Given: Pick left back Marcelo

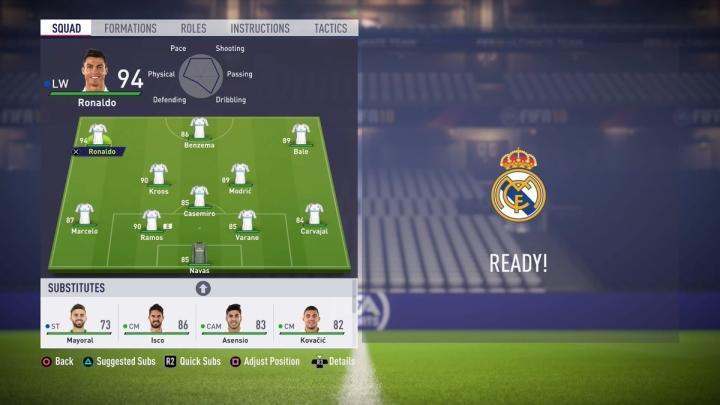Looking at the screenshot, I should click(84, 214).
